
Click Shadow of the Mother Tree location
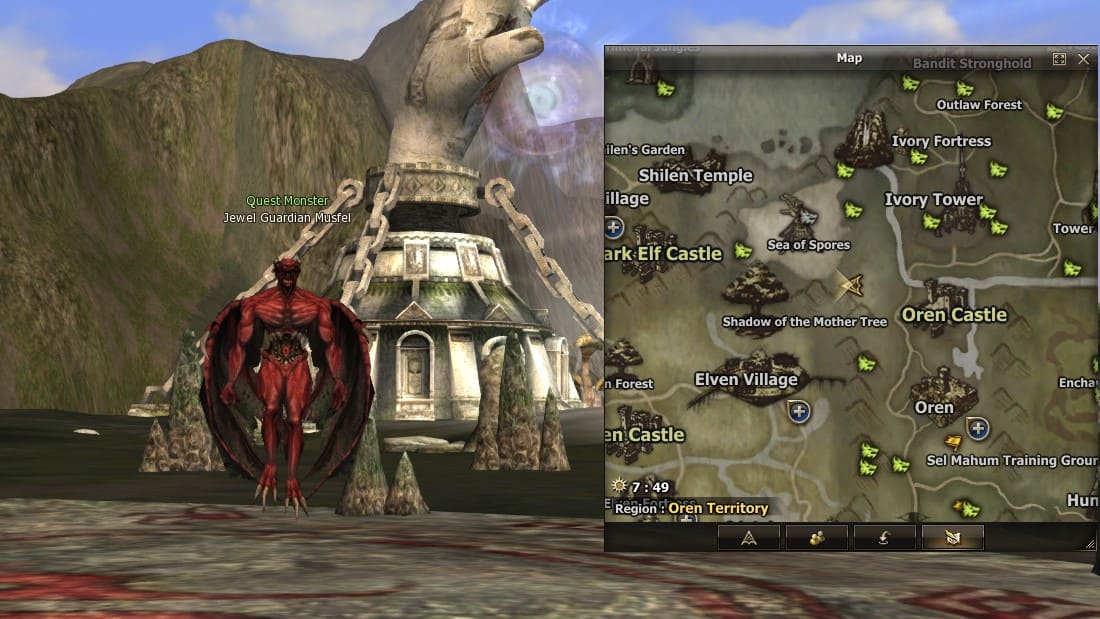pos(804,322)
